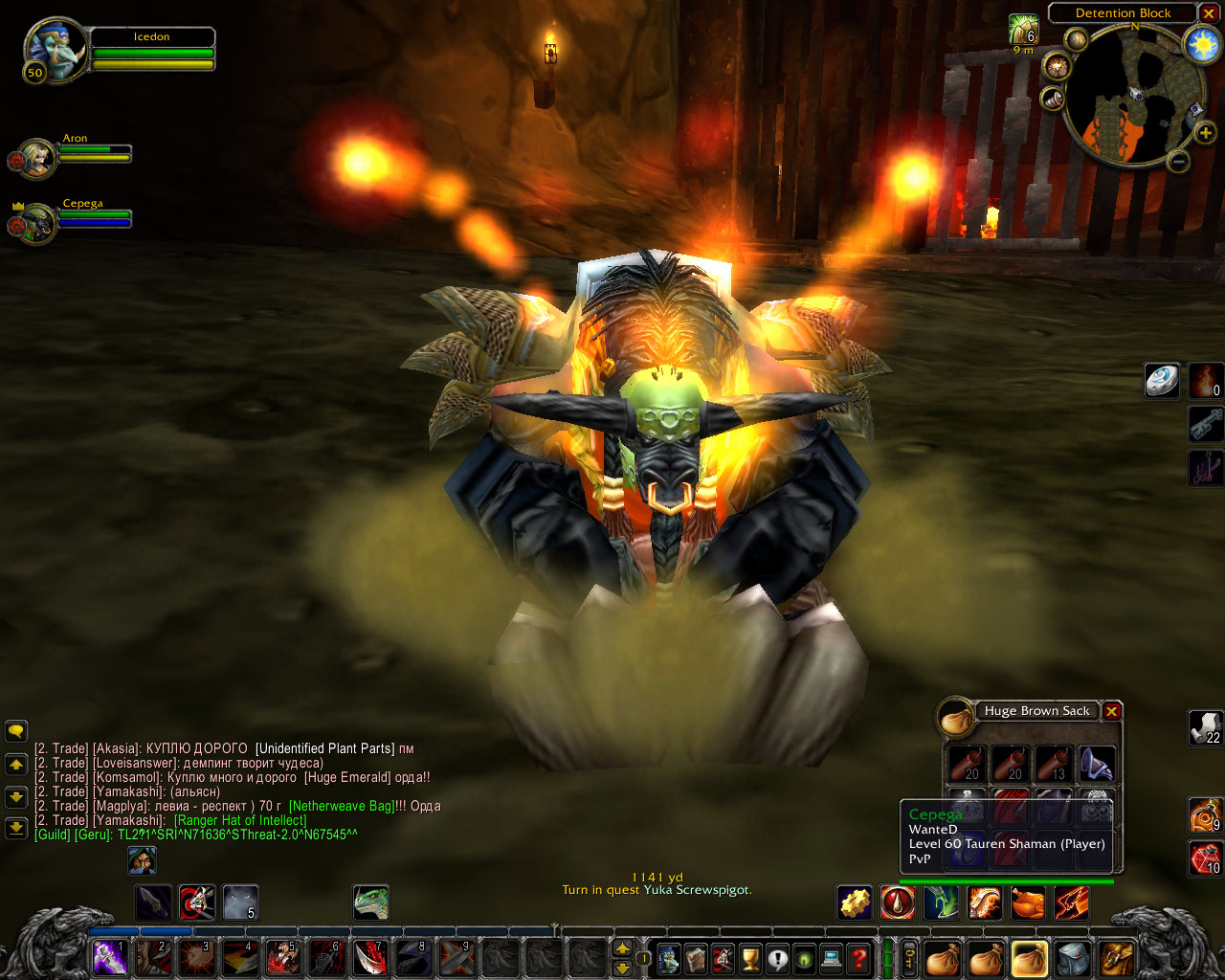
Task: Page the action bar up with the arrow
Action: pos(622,948)
